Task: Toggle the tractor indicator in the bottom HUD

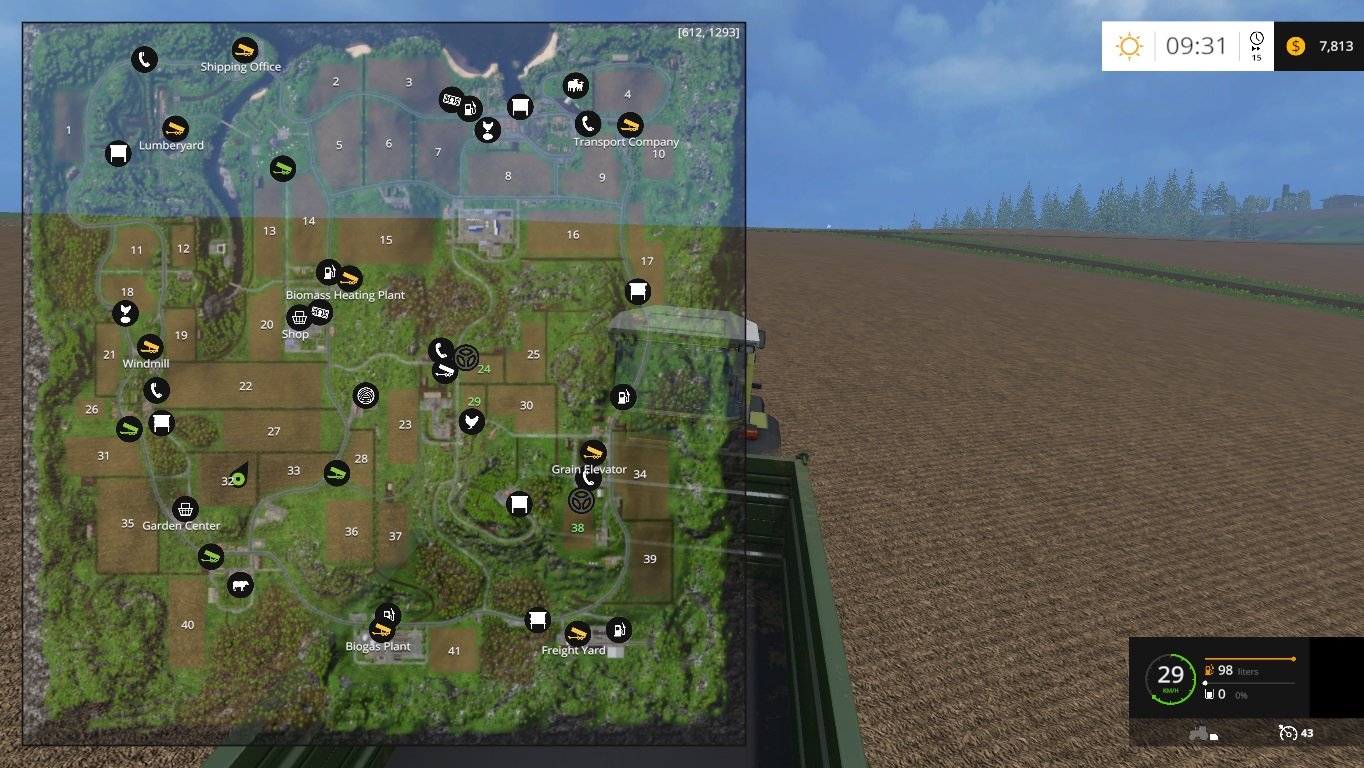Action: pyautogui.click(x=1199, y=733)
